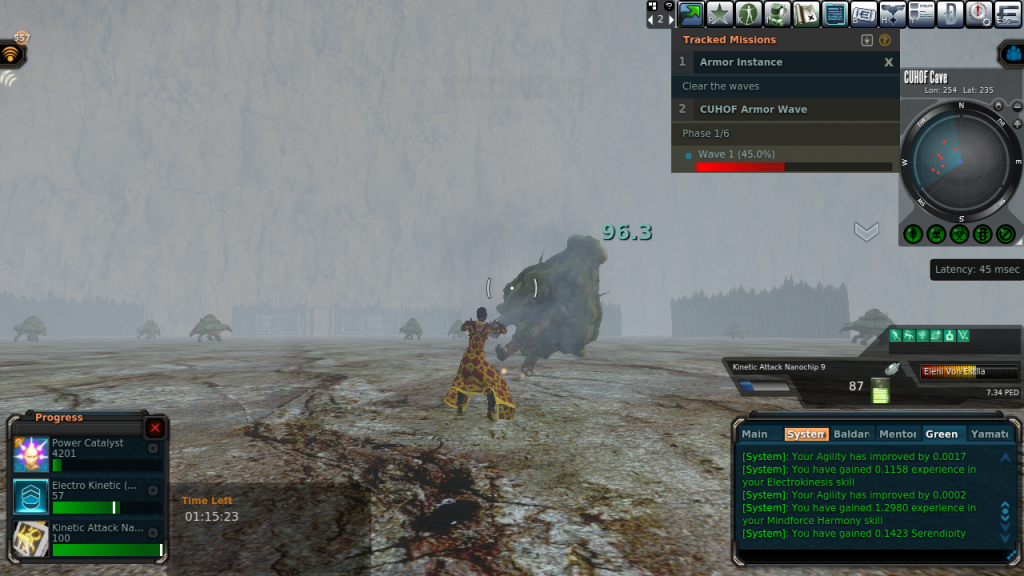Click the Kinetic Attack Nanochip progress icon
Viewport: 1024px width, 576px height.
click(31, 539)
